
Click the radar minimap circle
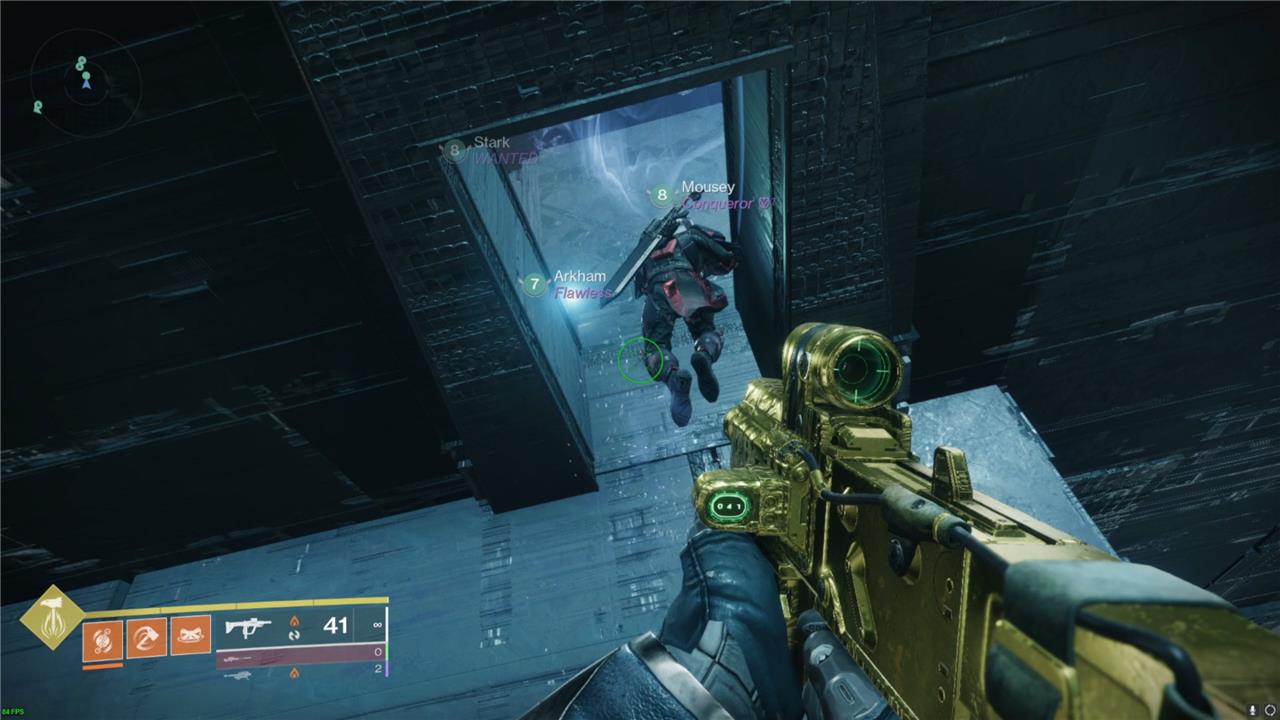click(85, 83)
